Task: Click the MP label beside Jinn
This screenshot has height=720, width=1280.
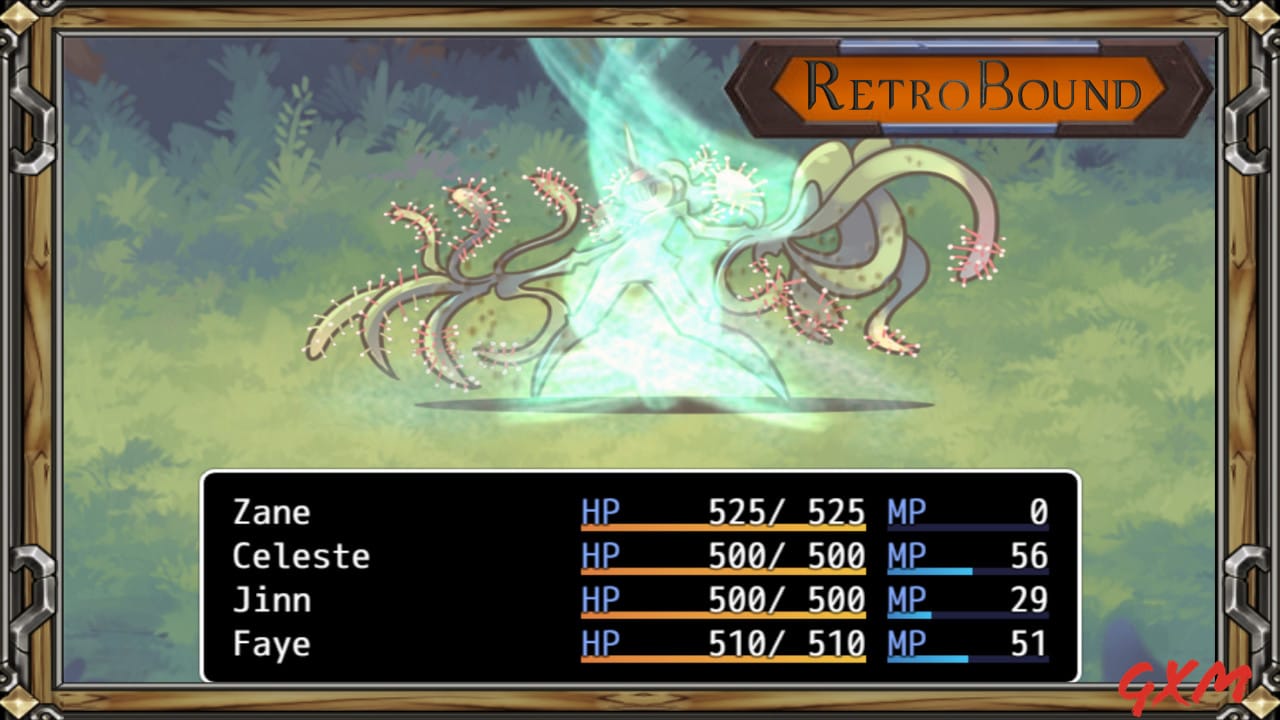Action: pyautogui.click(x=906, y=600)
